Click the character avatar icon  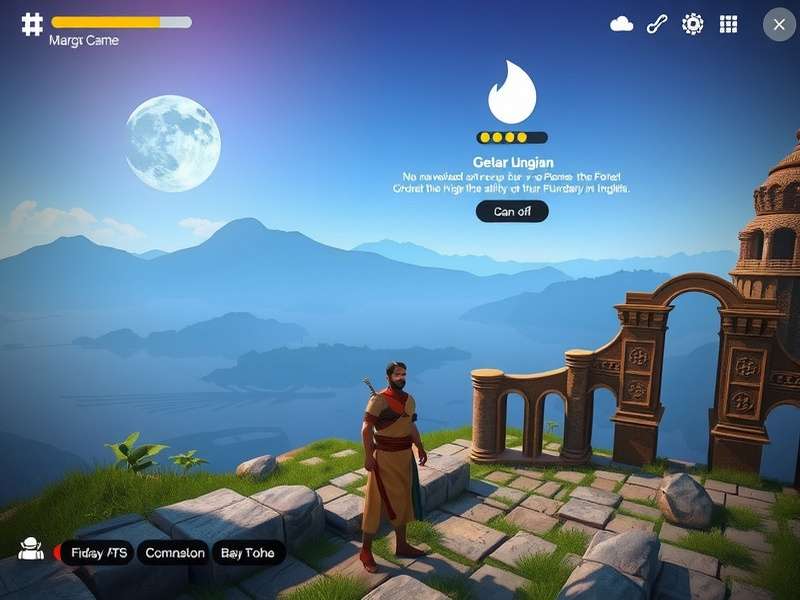coord(31,548)
